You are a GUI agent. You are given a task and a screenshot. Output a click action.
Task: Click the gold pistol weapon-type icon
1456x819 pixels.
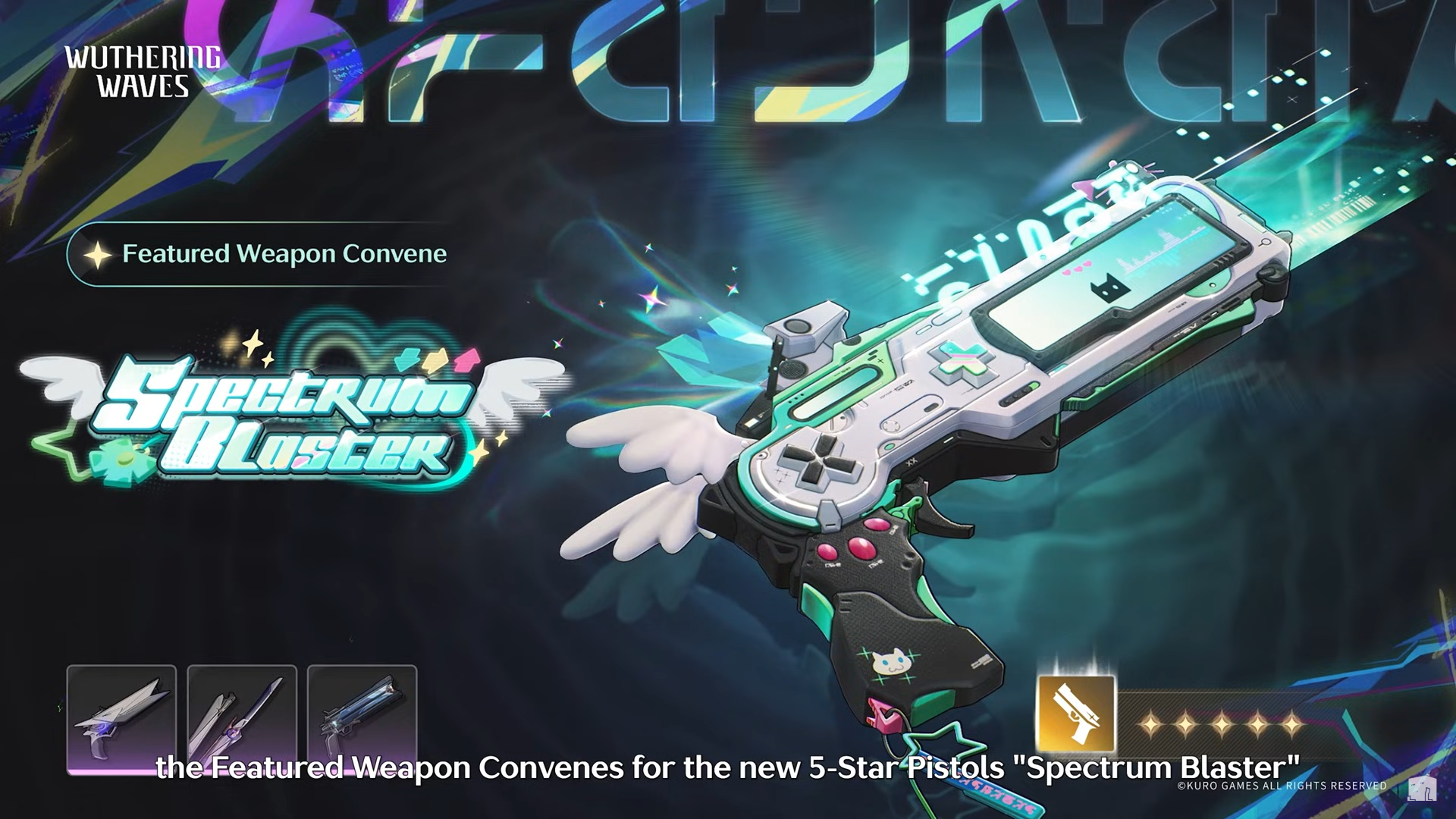1076,714
